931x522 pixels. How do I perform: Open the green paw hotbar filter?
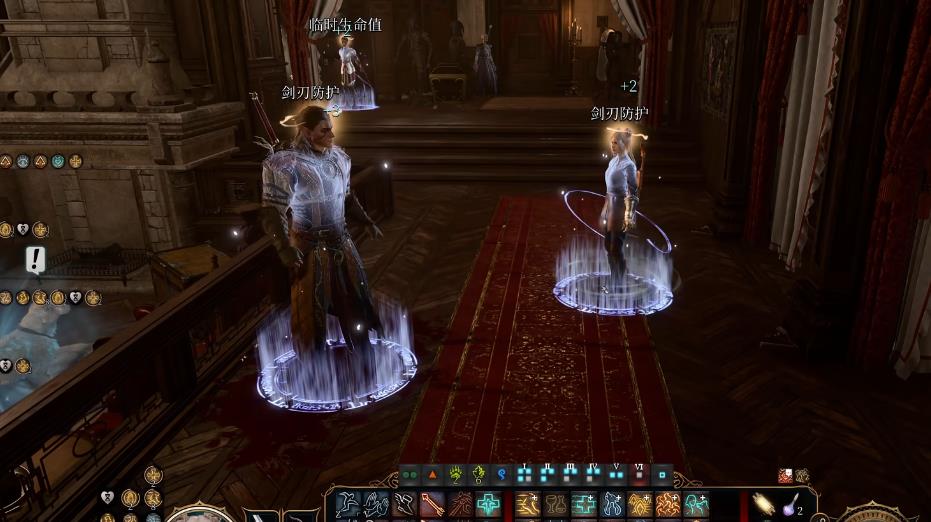(x=455, y=475)
